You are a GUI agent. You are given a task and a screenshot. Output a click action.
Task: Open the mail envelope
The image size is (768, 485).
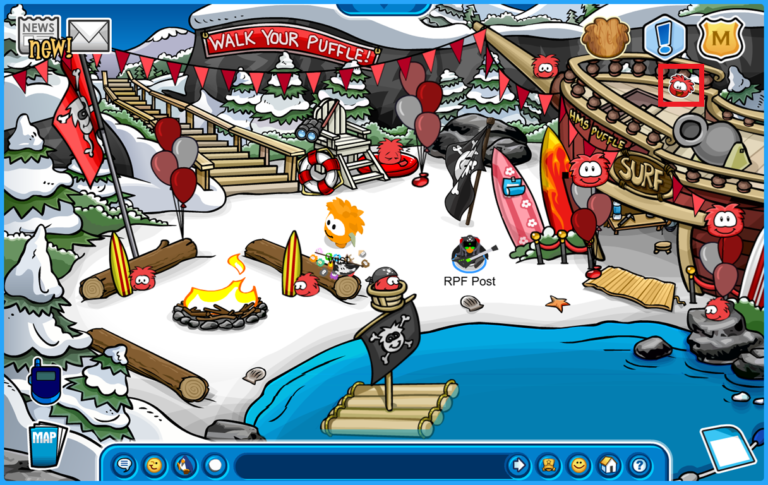coord(89,36)
